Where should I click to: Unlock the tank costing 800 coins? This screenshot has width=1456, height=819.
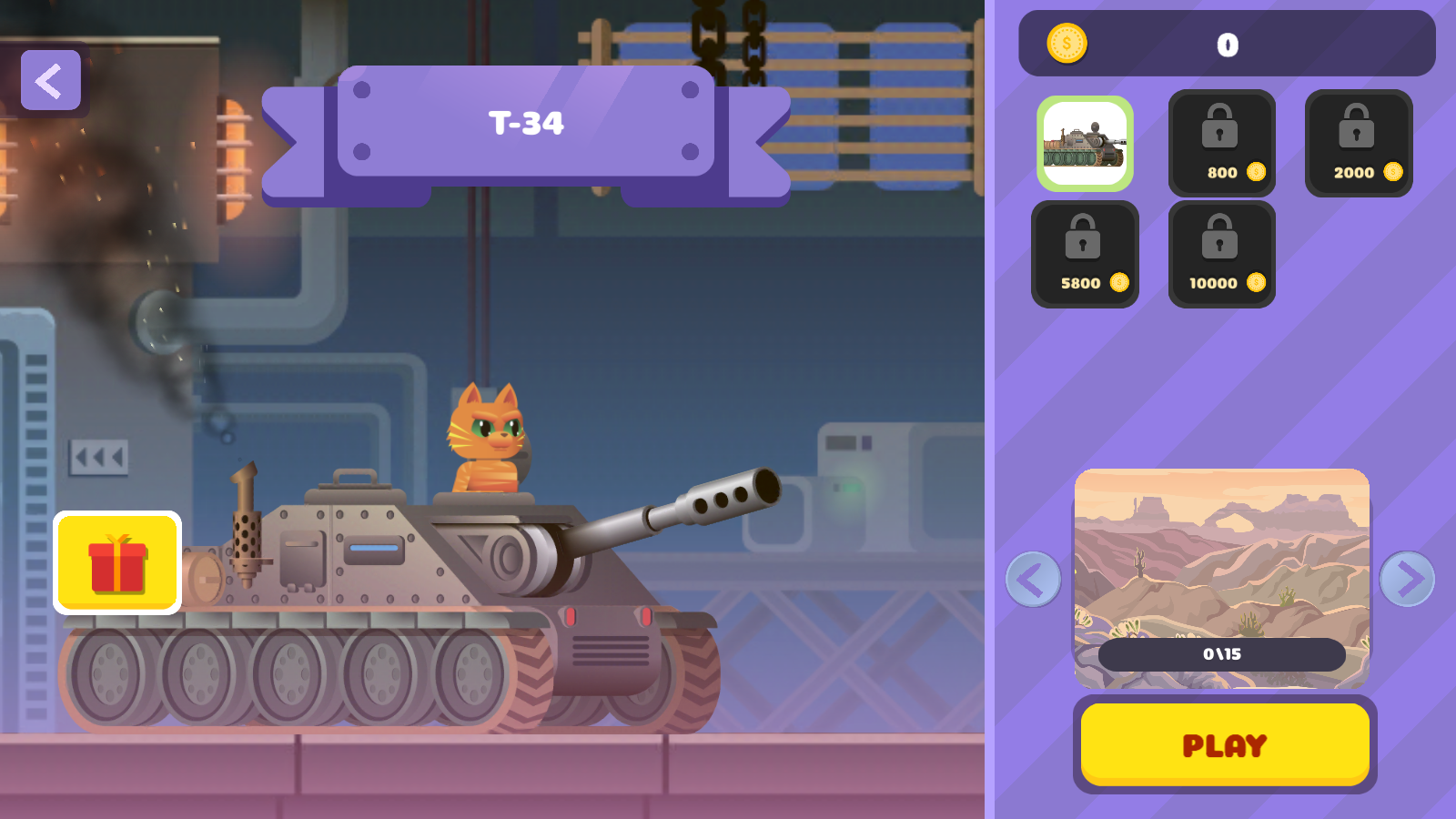1221,143
